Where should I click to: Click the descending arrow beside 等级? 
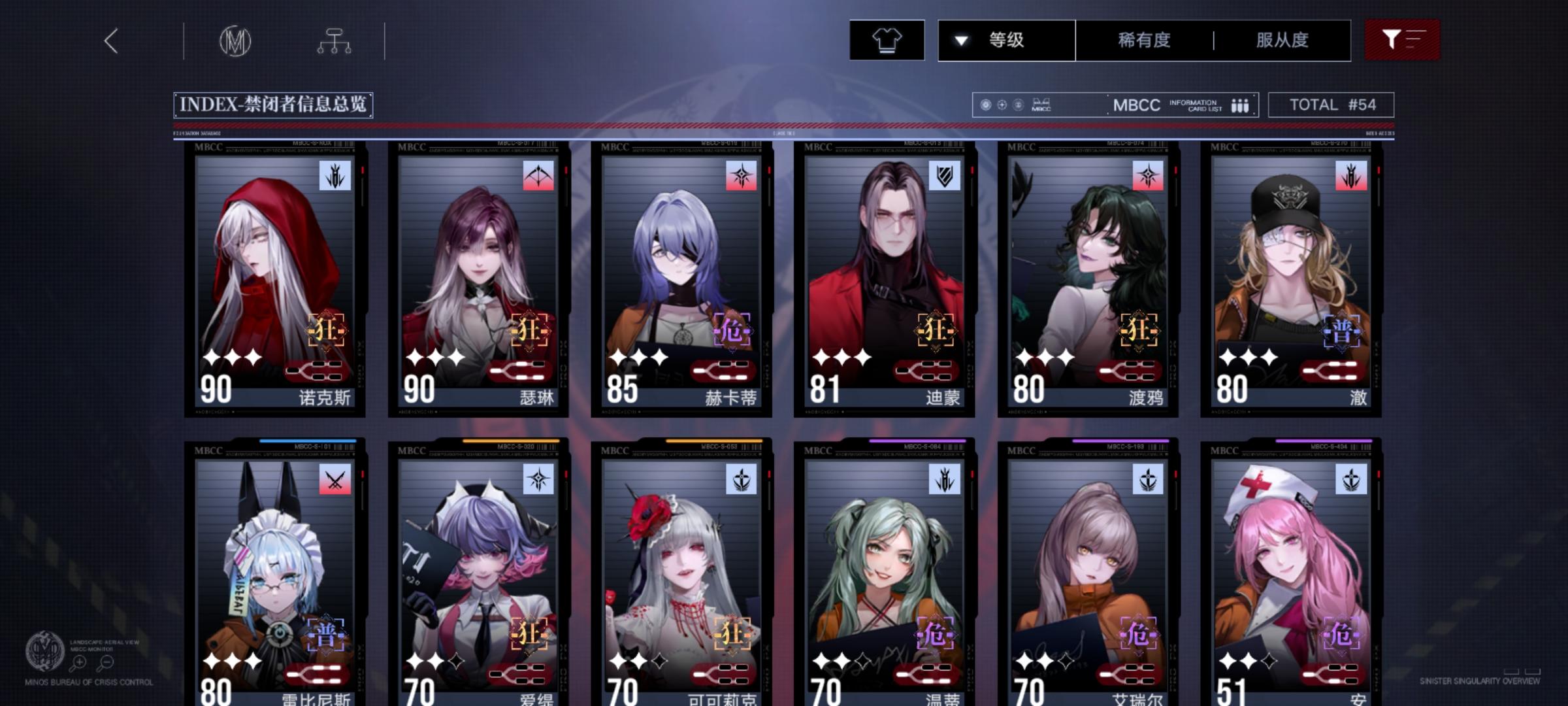[960, 40]
